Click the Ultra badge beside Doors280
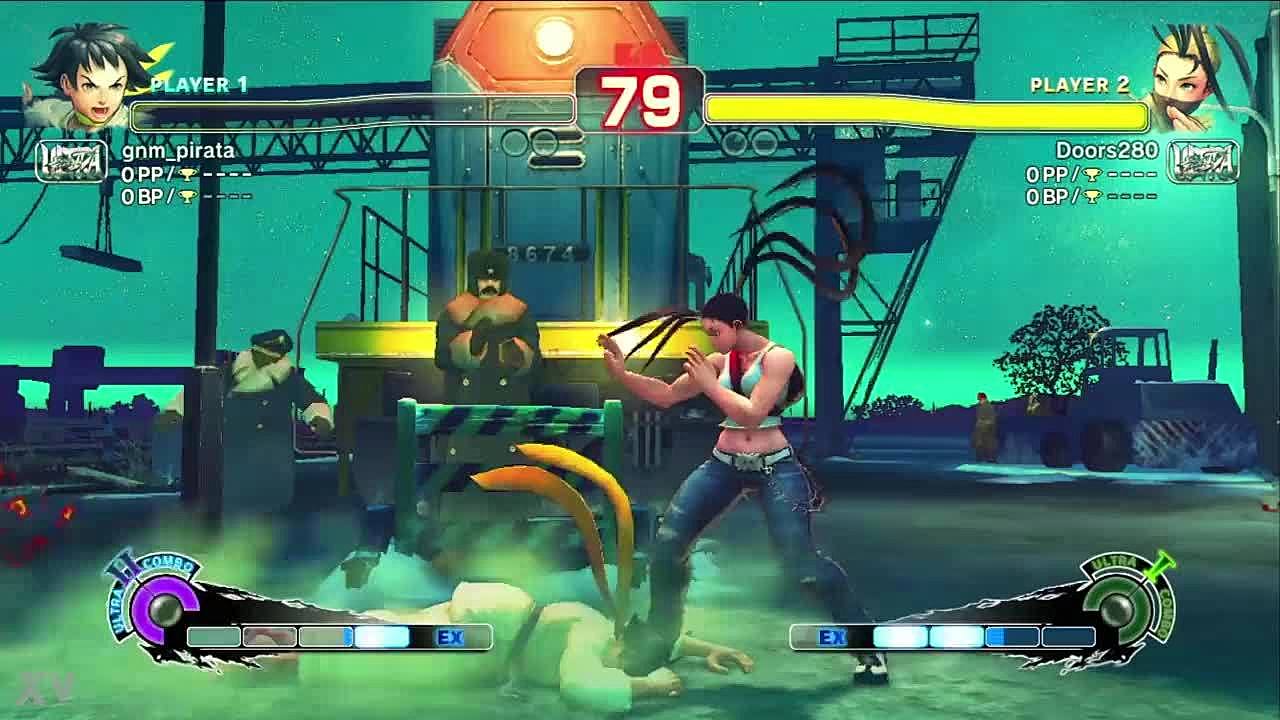This screenshot has height=720, width=1280. click(1203, 161)
